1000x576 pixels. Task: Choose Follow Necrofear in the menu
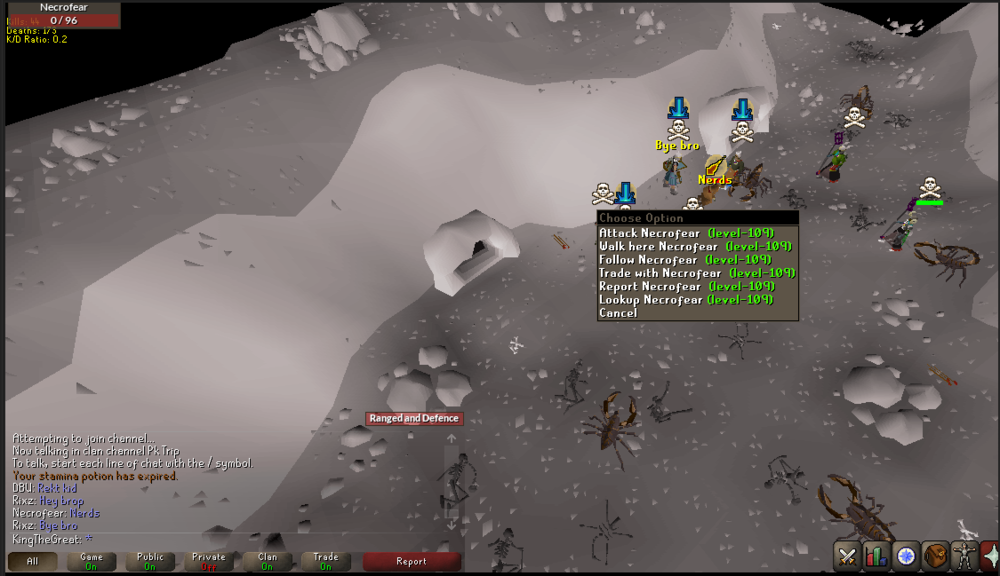pos(685,260)
